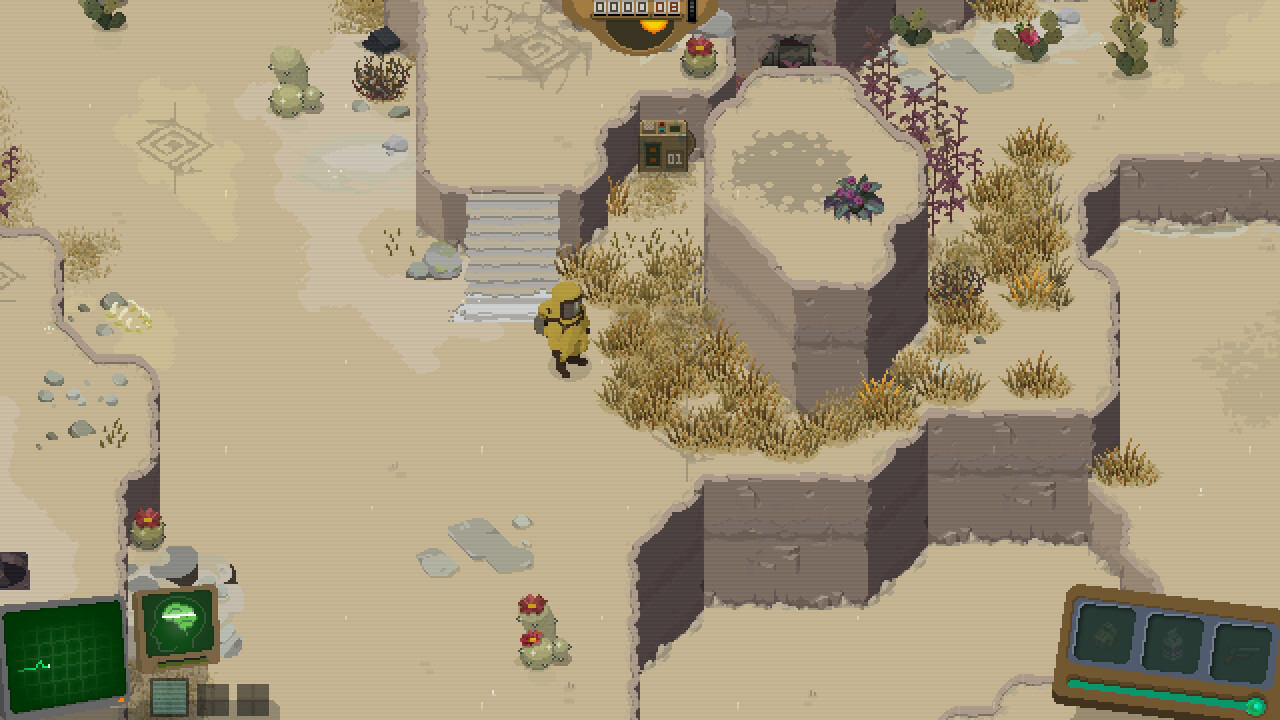The height and width of the screenshot is (720, 1280).
Task: Click the leftmost digit of the score counter
Action: point(600,8)
